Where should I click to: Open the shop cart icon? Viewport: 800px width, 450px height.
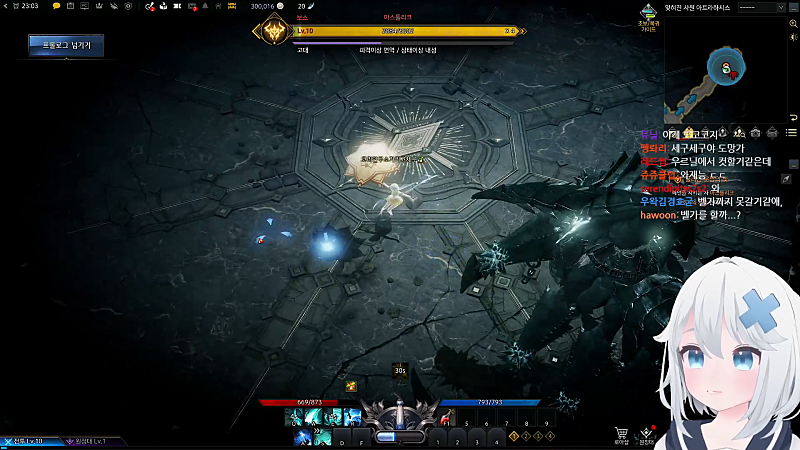[623, 432]
